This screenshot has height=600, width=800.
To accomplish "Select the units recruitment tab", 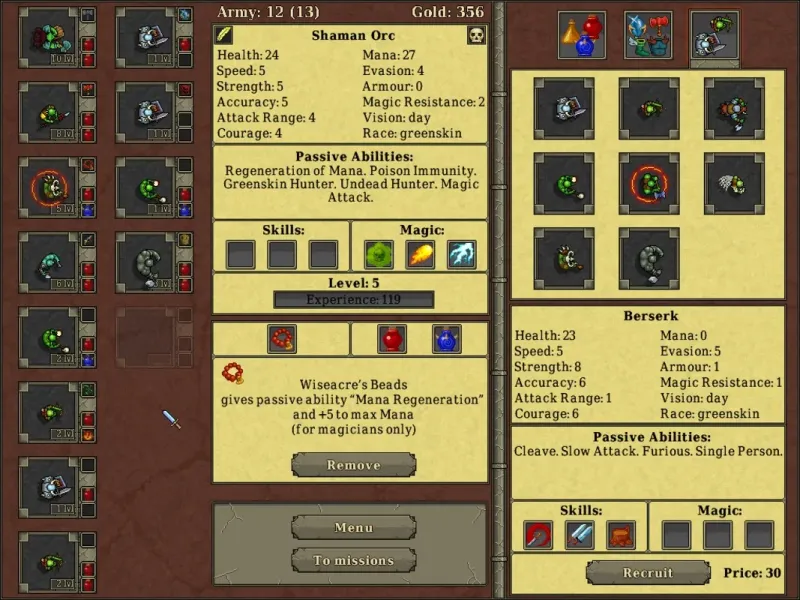I will click(x=714, y=36).
